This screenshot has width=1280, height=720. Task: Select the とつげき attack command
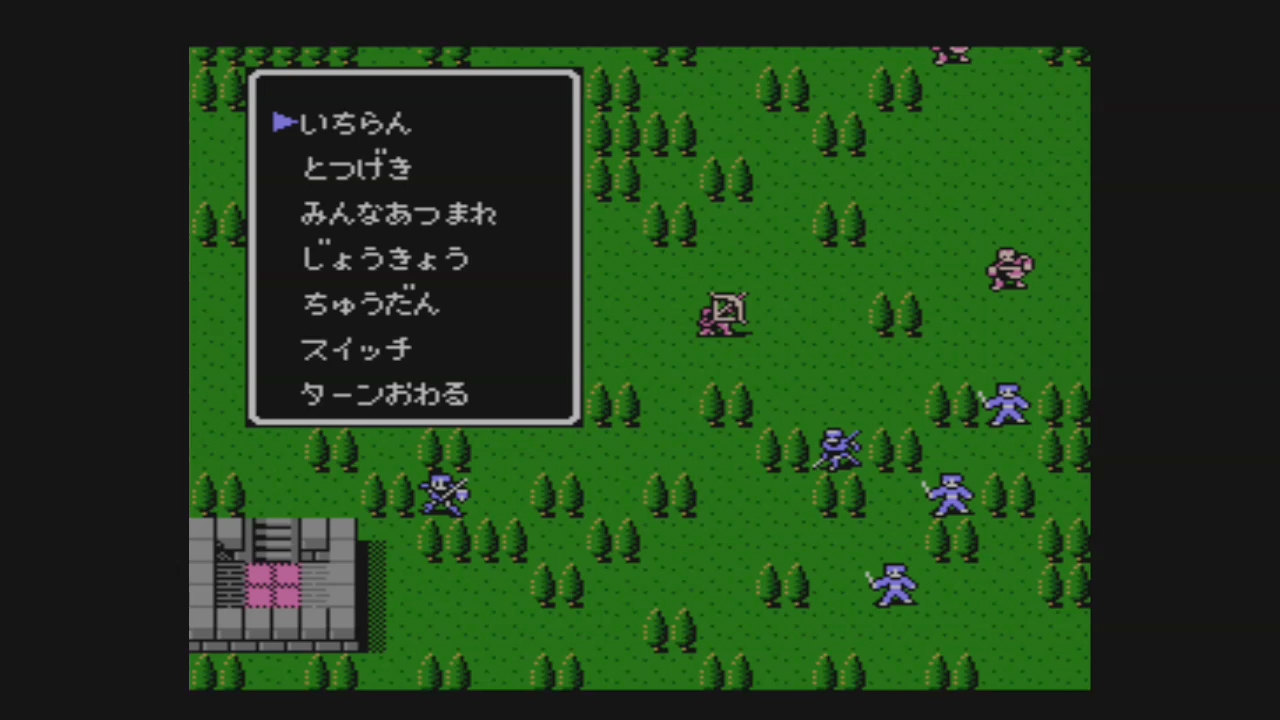[x=357, y=168]
